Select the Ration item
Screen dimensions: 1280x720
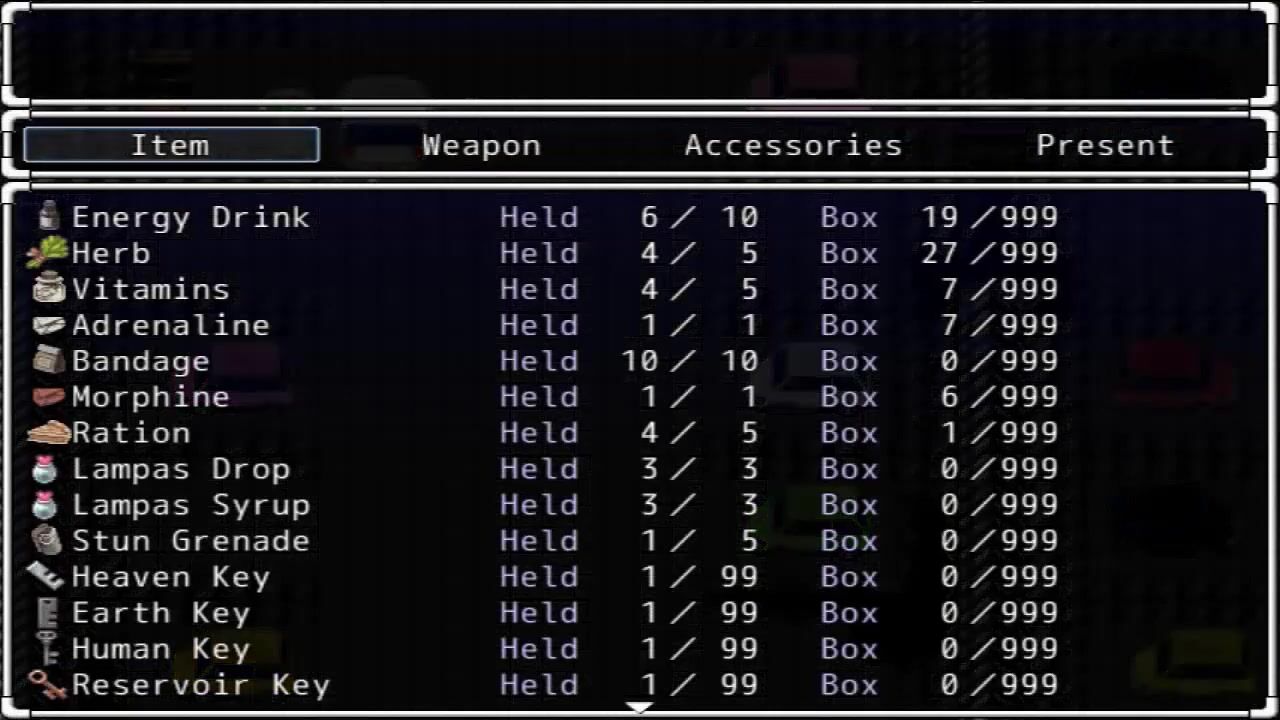click(130, 433)
